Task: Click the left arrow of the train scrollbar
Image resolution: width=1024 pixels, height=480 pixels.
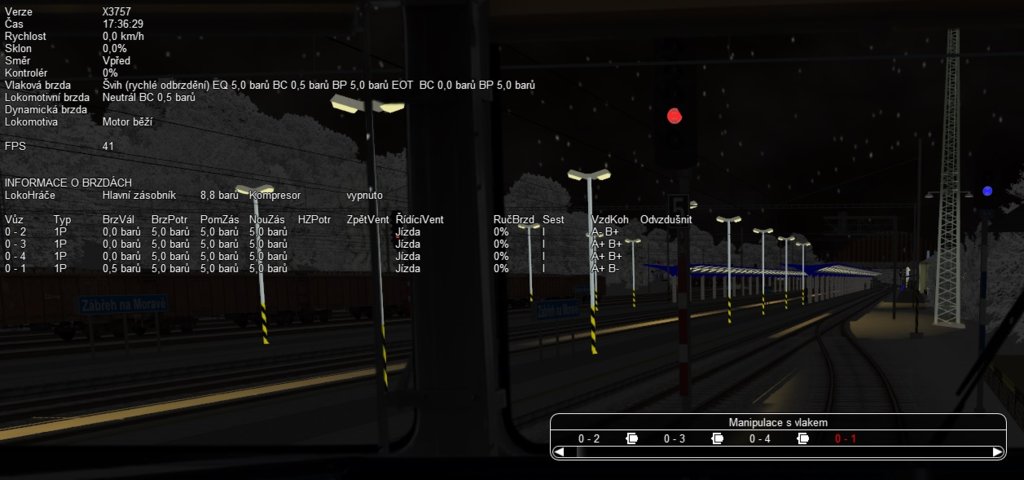Action: pyautogui.click(x=559, y=452)
